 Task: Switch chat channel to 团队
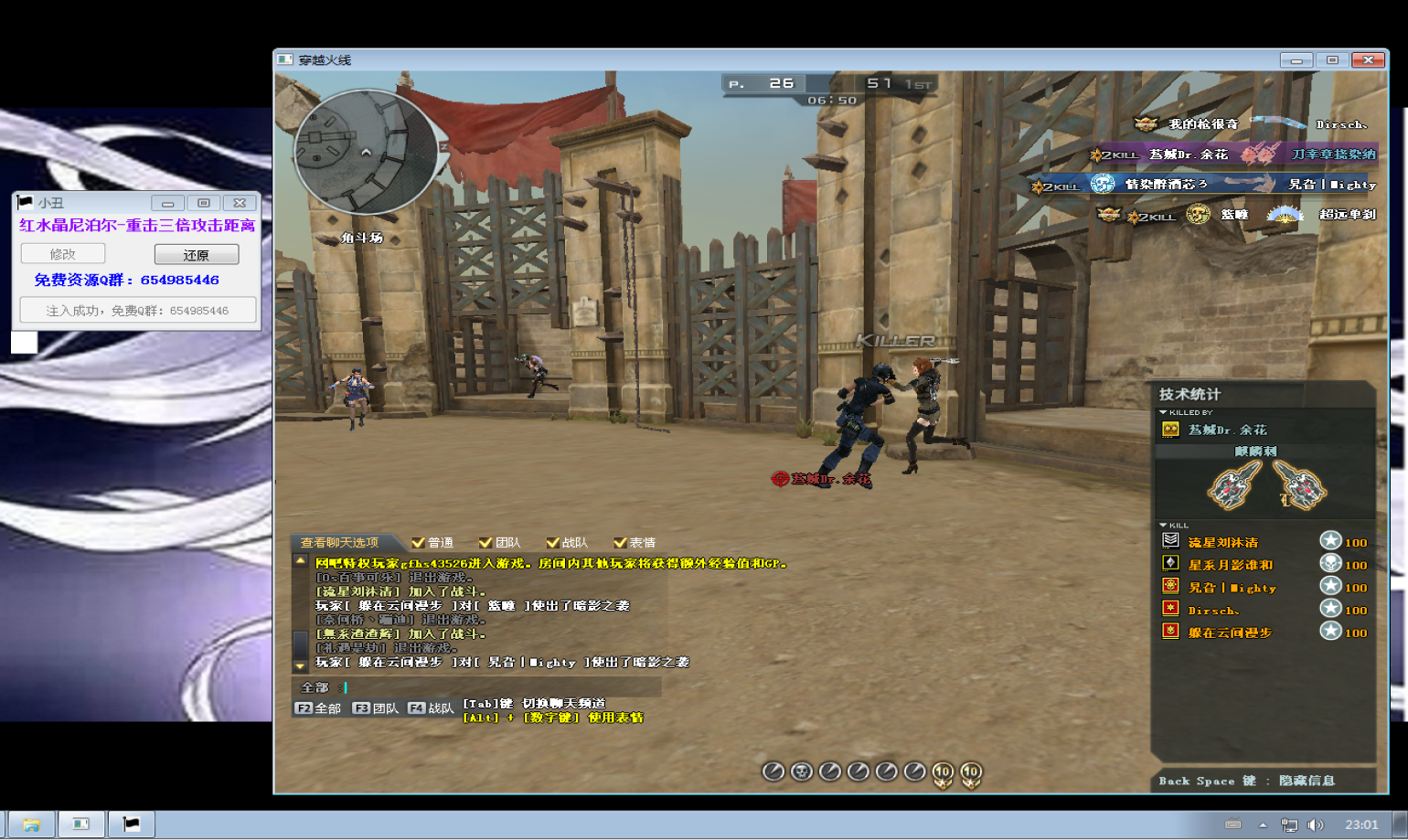(x=376, y=708)
